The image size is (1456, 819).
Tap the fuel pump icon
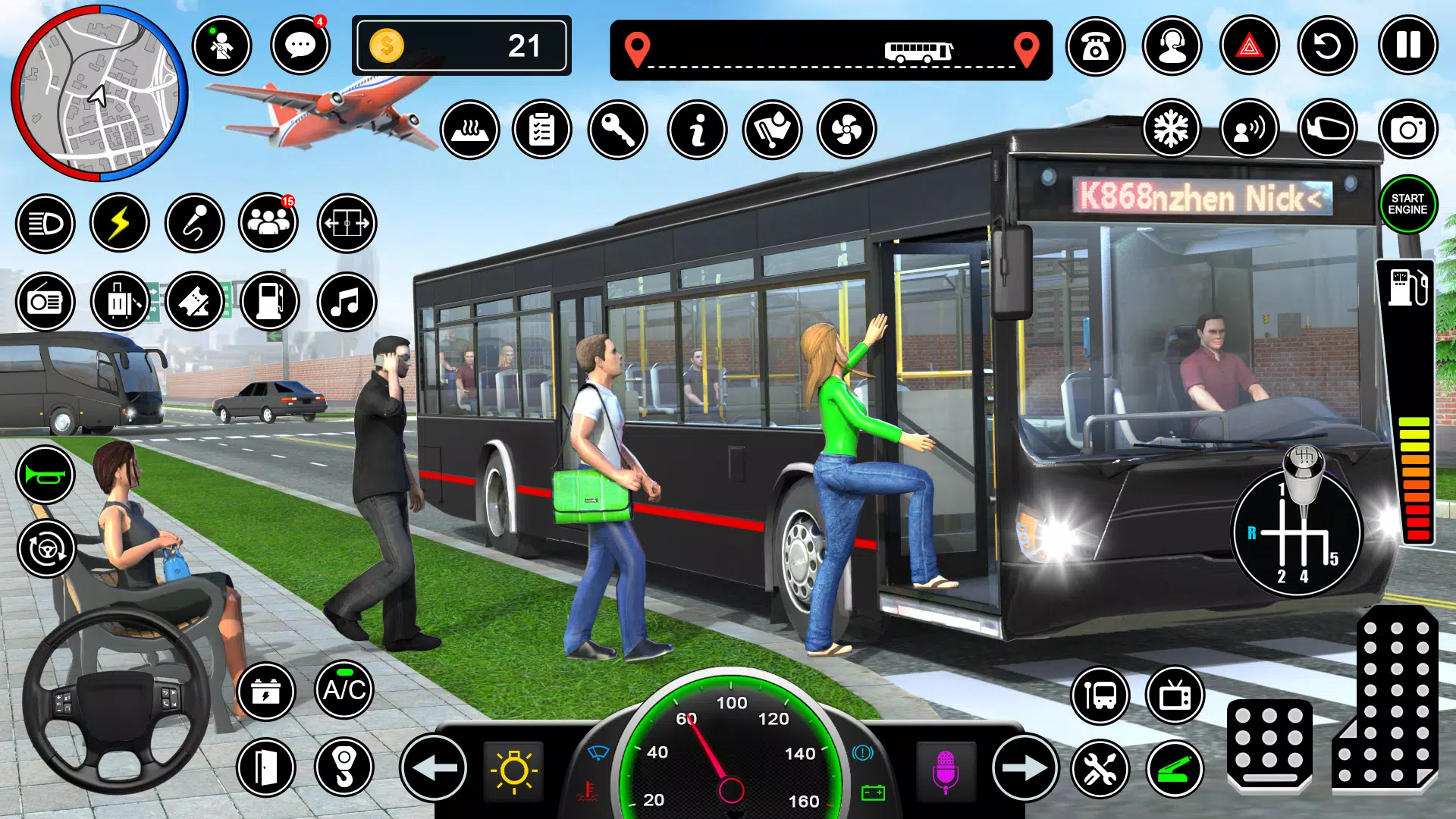point(271,301)
